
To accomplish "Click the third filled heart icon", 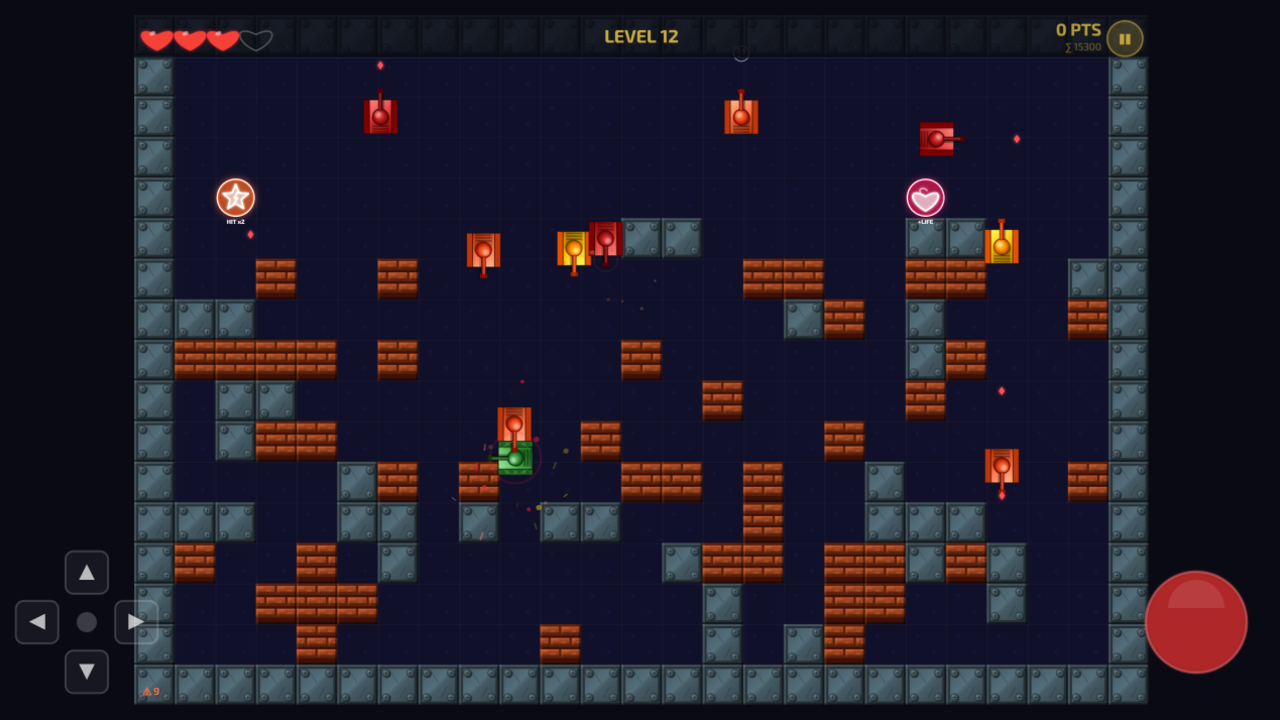I will click(222, 40).
